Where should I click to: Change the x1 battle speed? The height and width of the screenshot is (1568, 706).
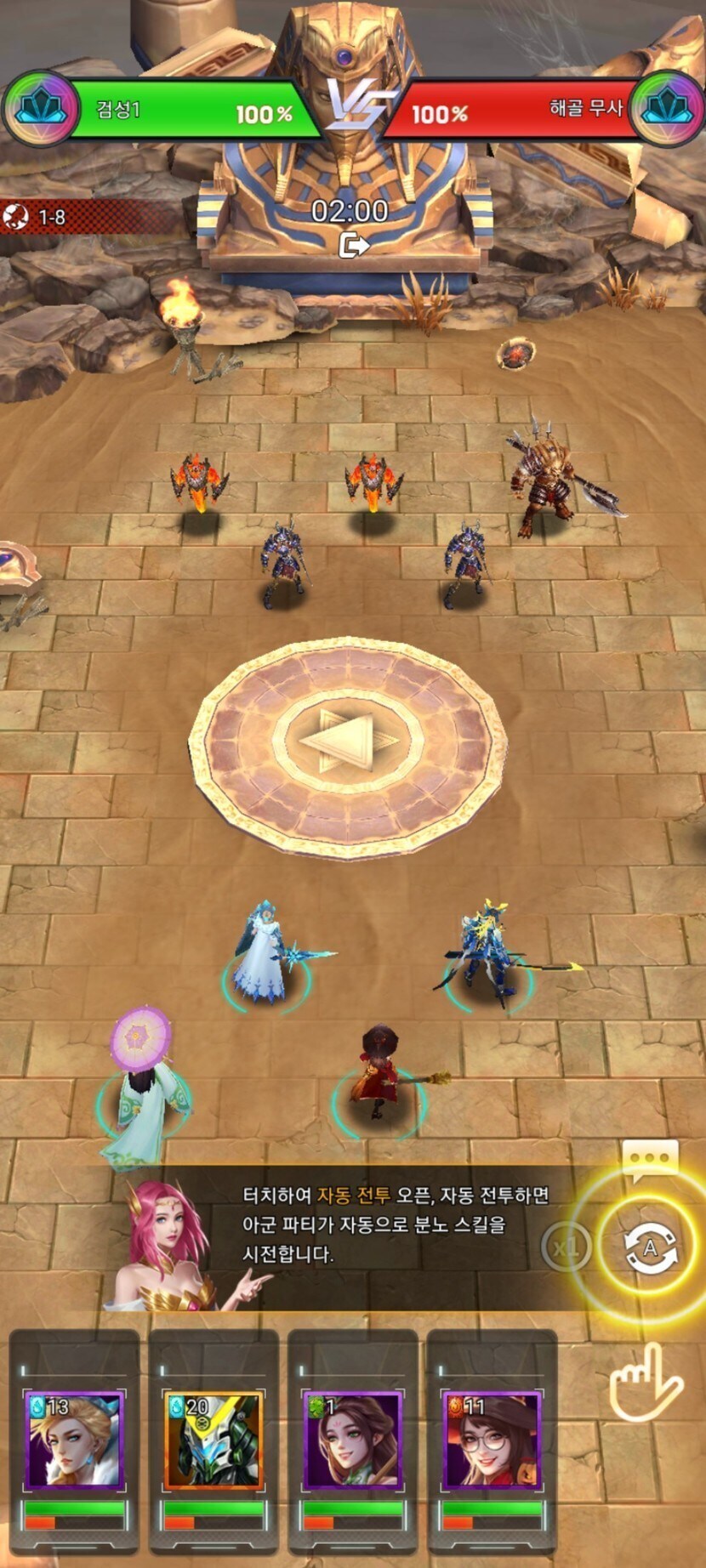point(566,1247)
